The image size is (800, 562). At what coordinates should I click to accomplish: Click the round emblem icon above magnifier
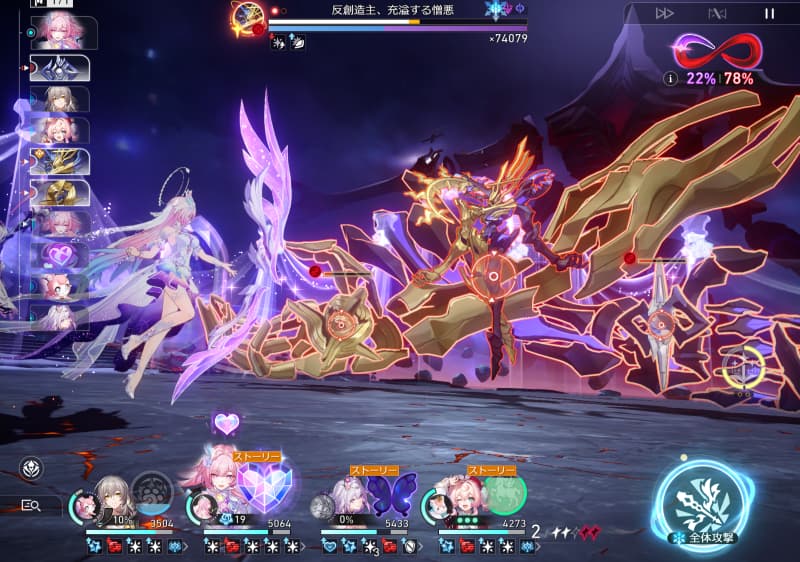32,469
